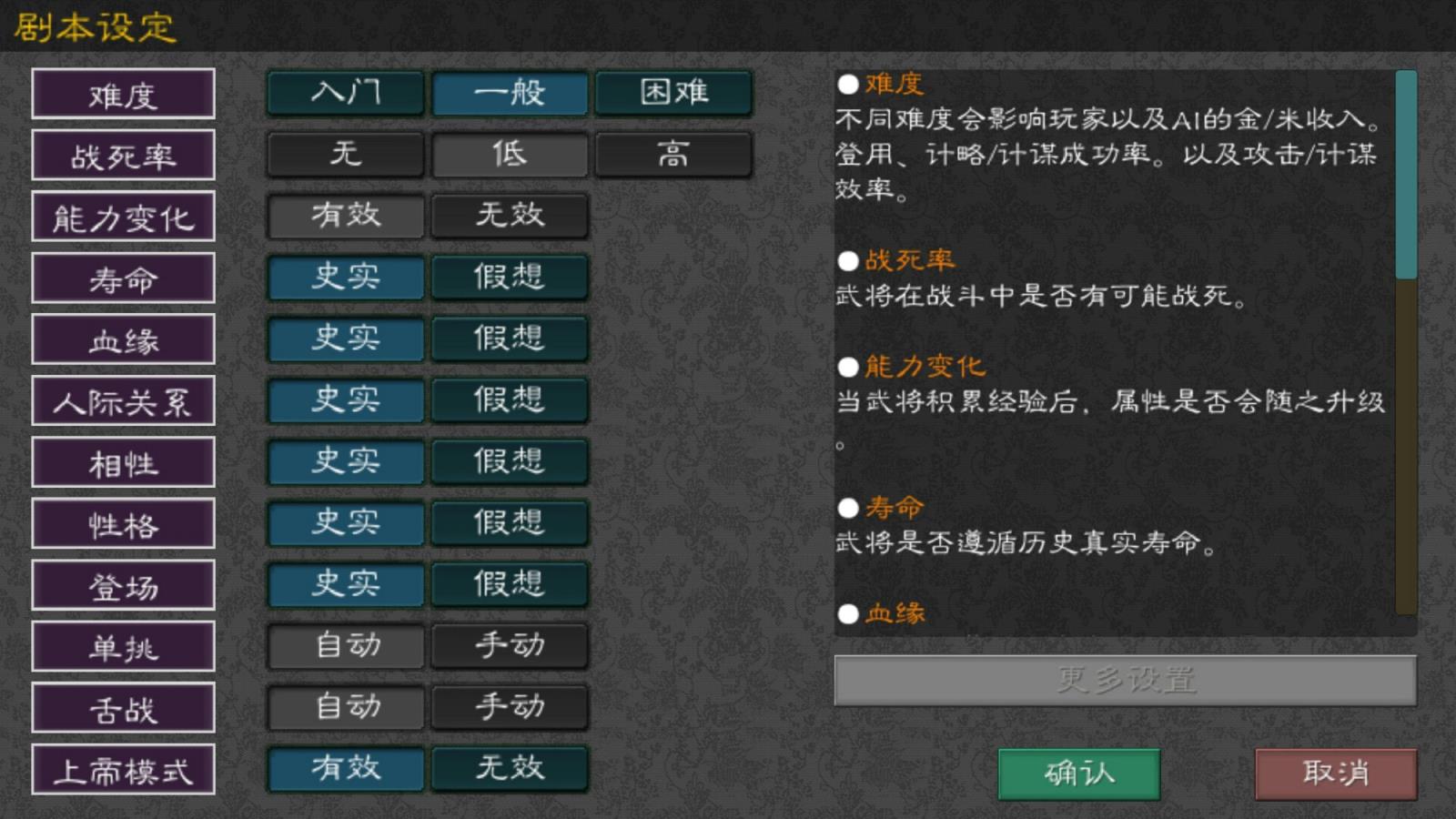Click the 难度 category label
This screenshot has height=819, width=1456.
123,94
